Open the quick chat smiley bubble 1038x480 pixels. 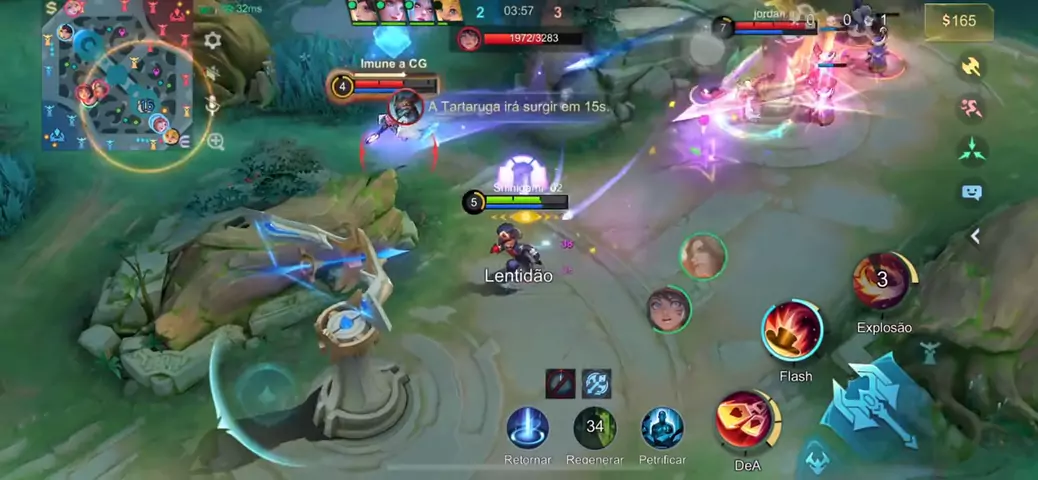click(971, 192)
